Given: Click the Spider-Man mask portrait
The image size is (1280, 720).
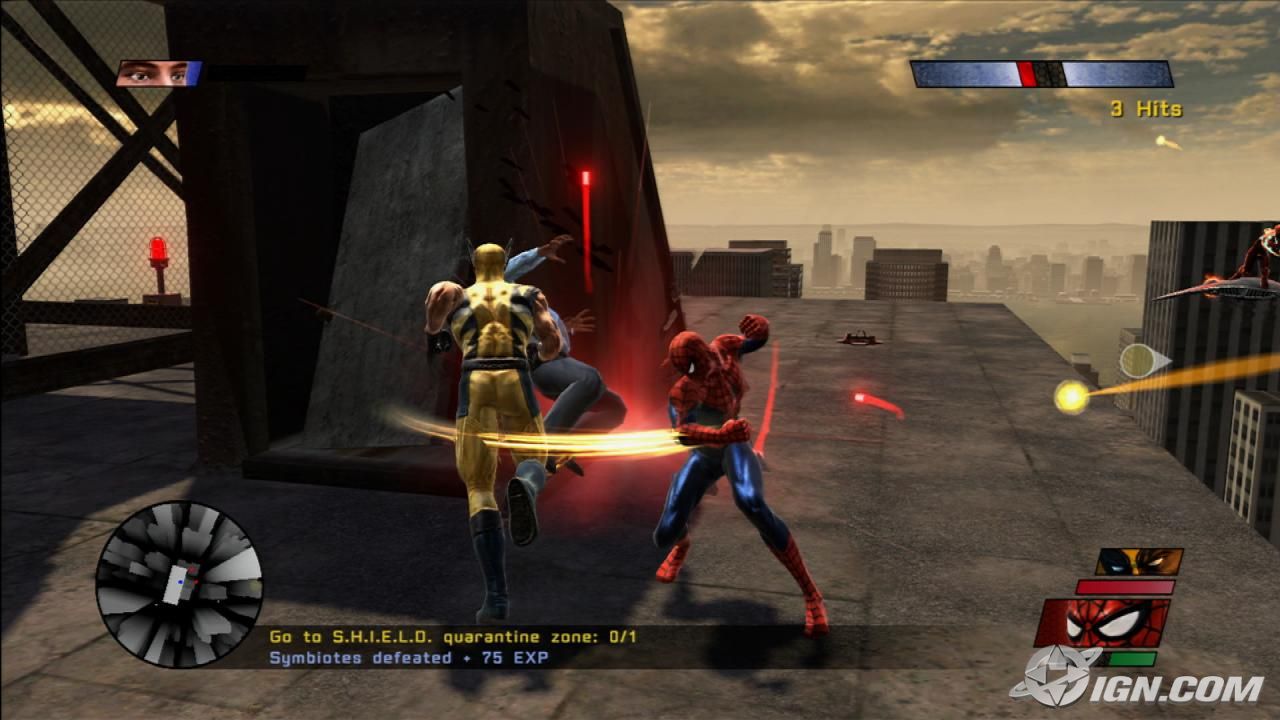Looking at the screenshot, I should click(x=1102, y=623).
